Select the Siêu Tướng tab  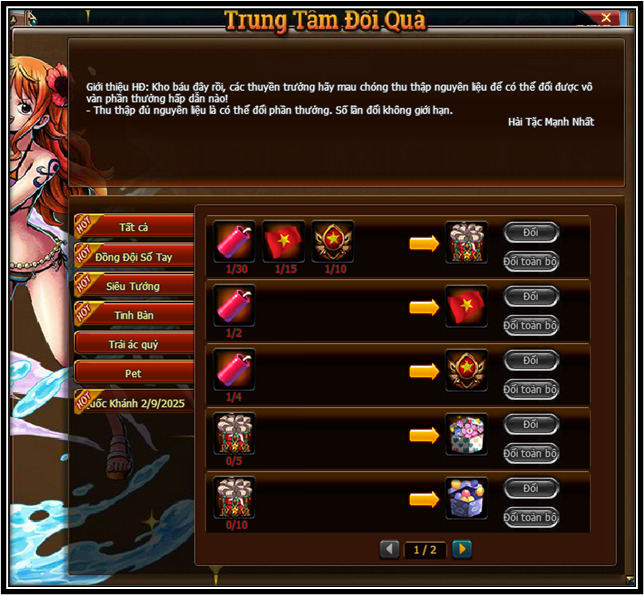click(134, 286)
